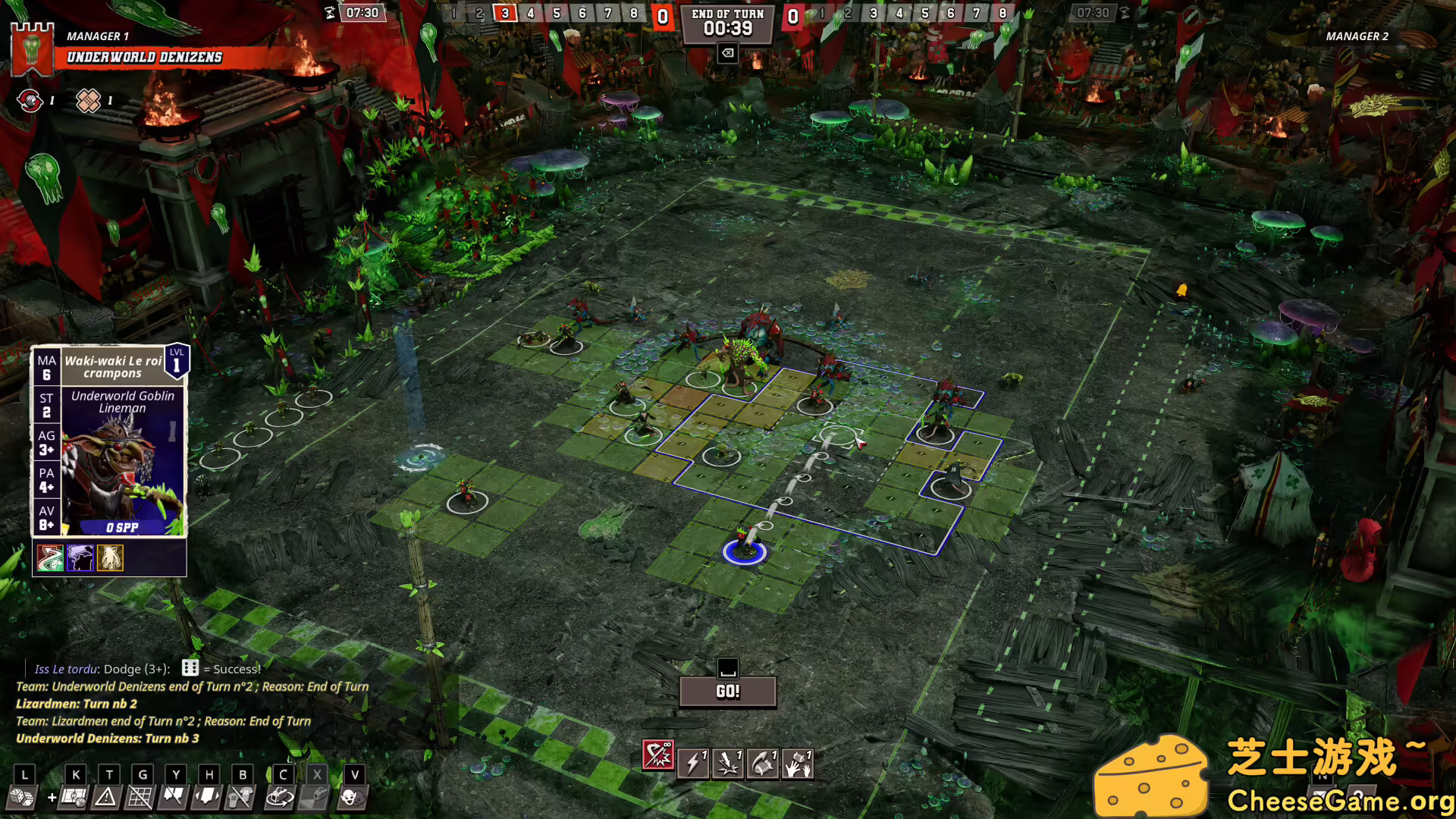Click the backspace icon under the turn timer
Image resolution: width=1456 pixels, height=819 pixels.
coord(727,53)
